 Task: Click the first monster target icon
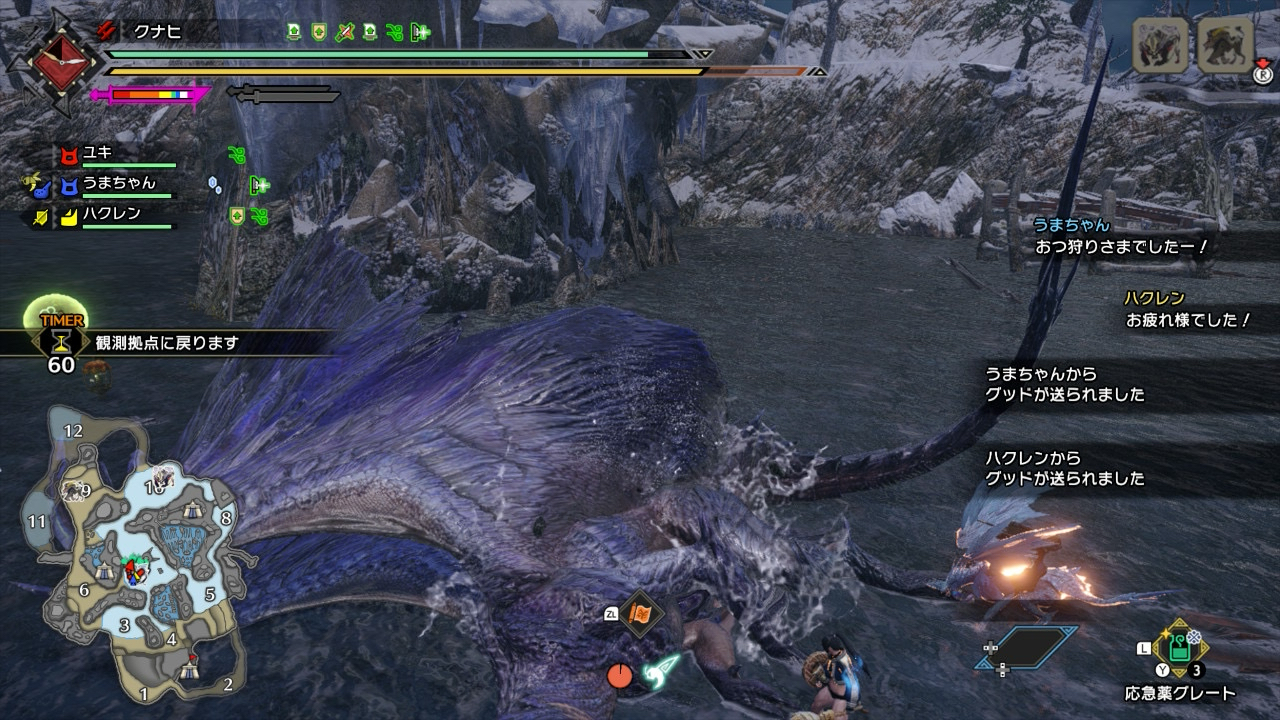click(1160, 45)
